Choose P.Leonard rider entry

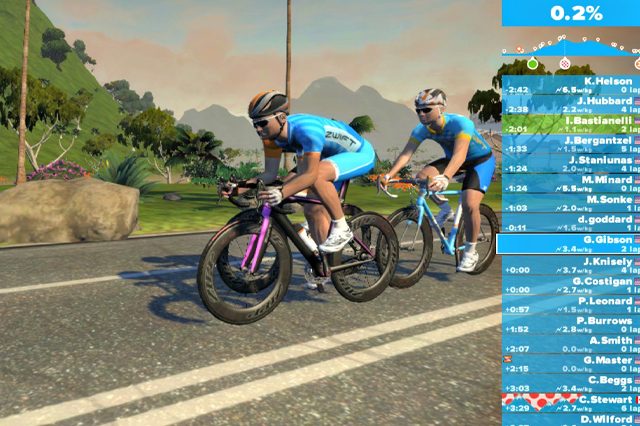[570, 305]
